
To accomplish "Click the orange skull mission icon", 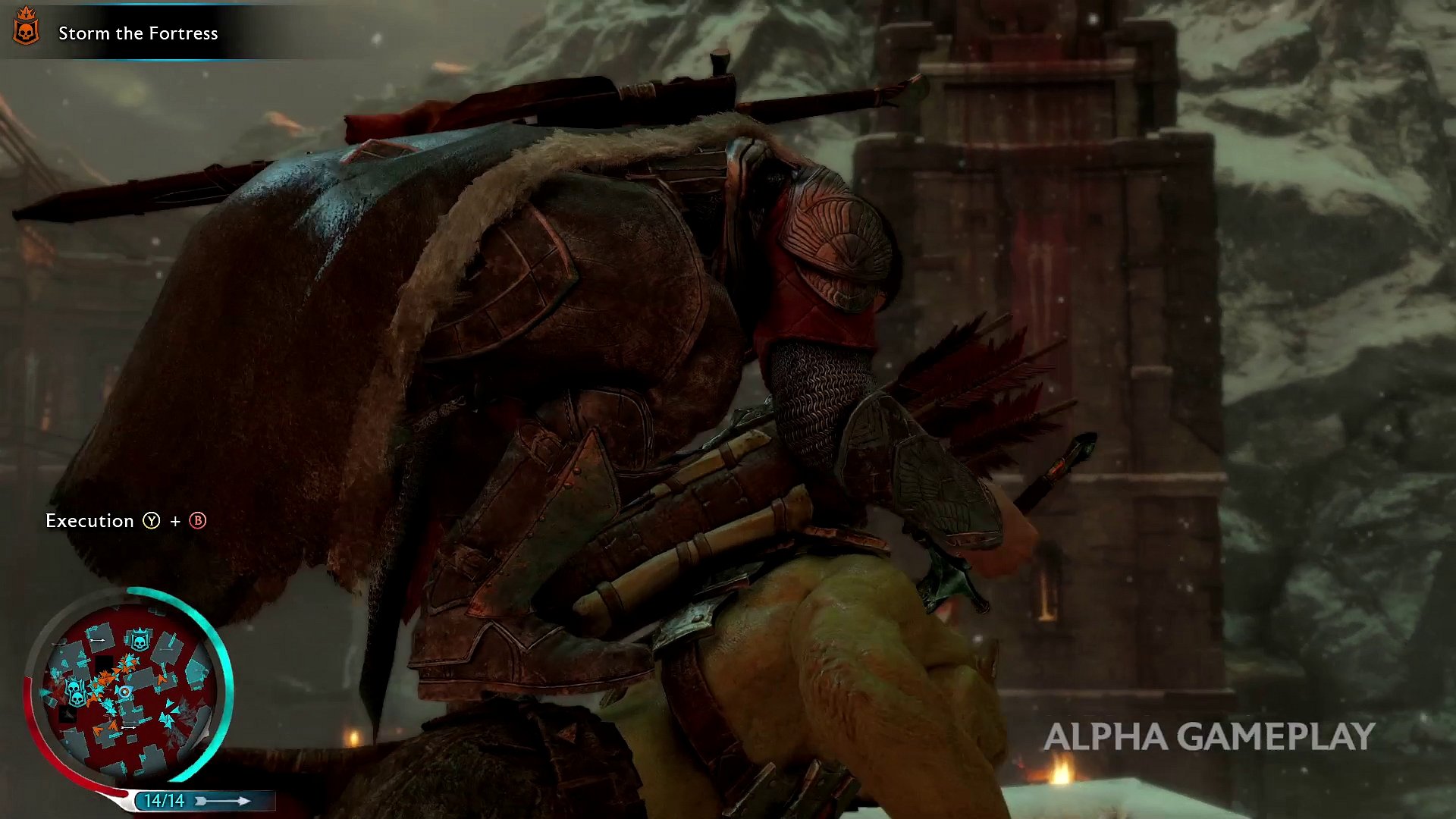I will (x=26, y=27).
